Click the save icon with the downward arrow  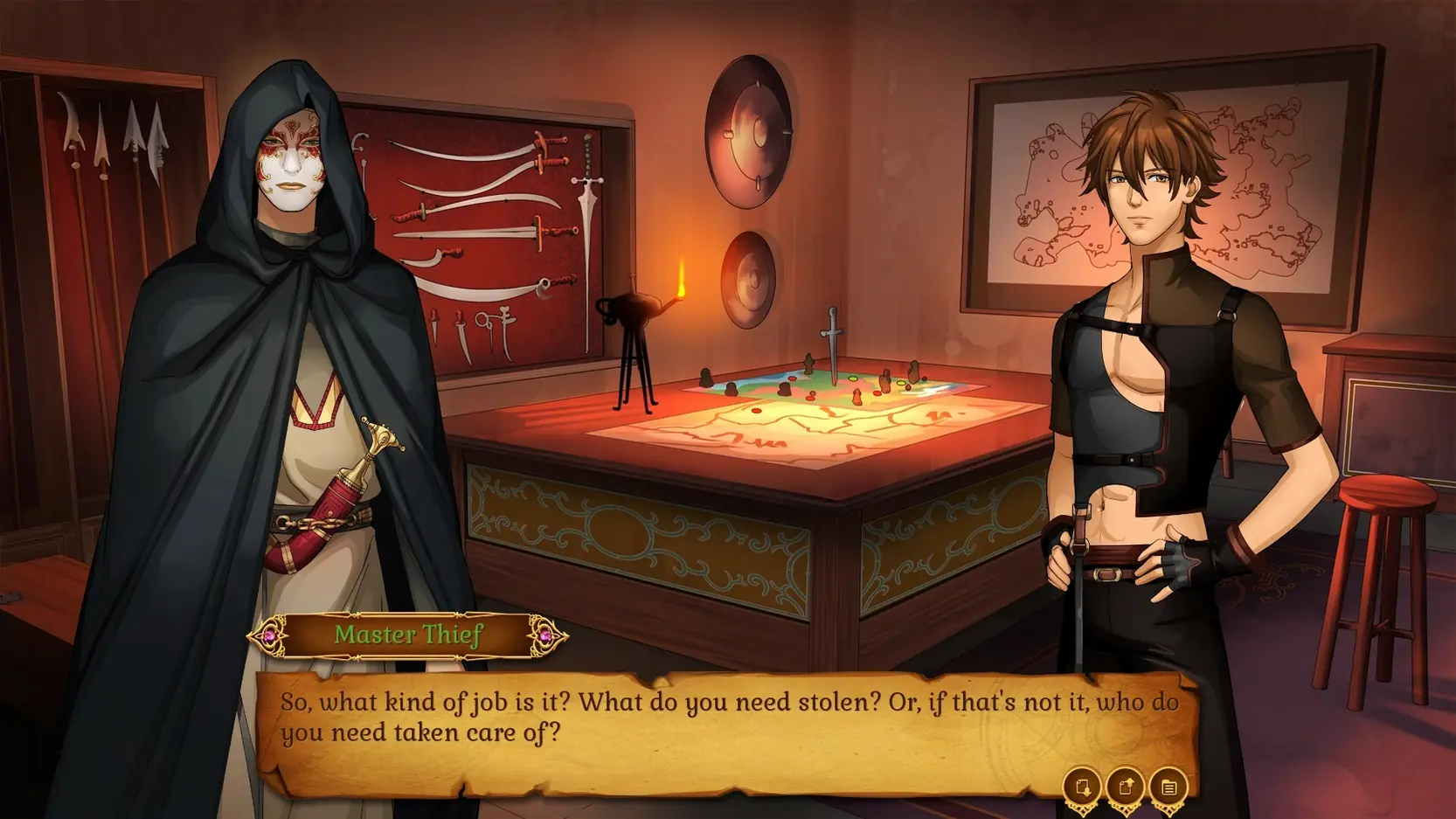[x=1082, y=787]
